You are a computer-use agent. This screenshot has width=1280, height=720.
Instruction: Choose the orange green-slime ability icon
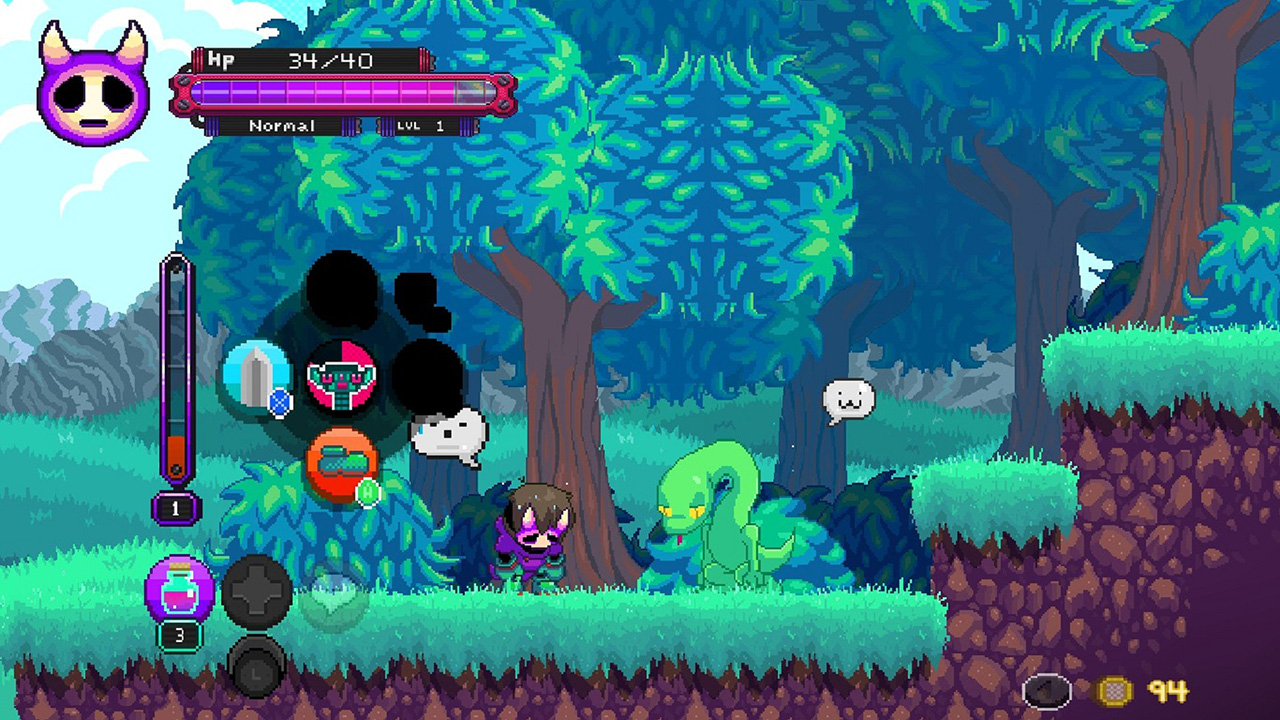click(341, 463)
